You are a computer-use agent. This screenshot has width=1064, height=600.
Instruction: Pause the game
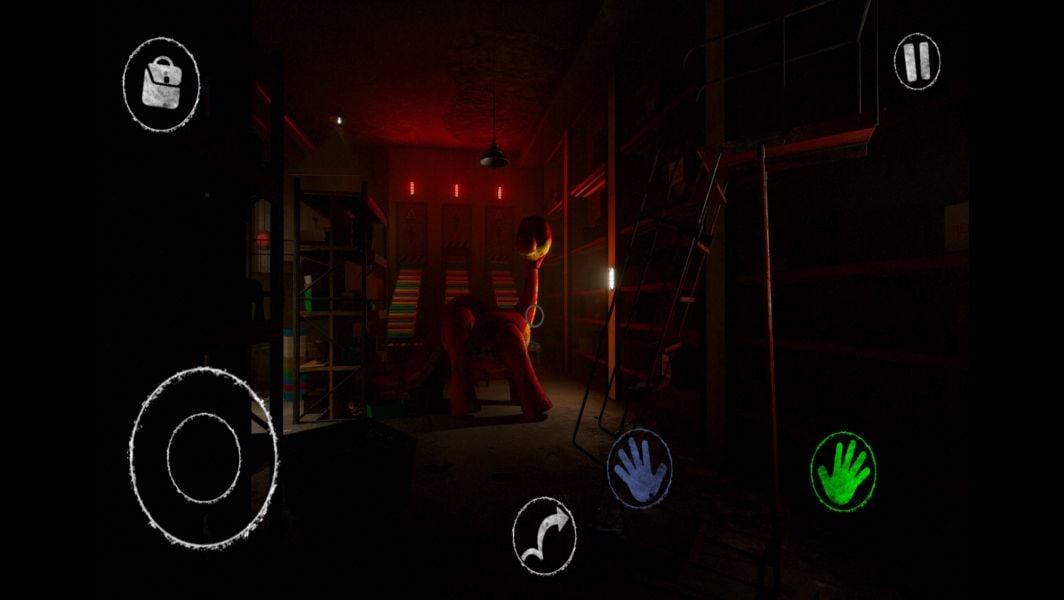[916, 62]
